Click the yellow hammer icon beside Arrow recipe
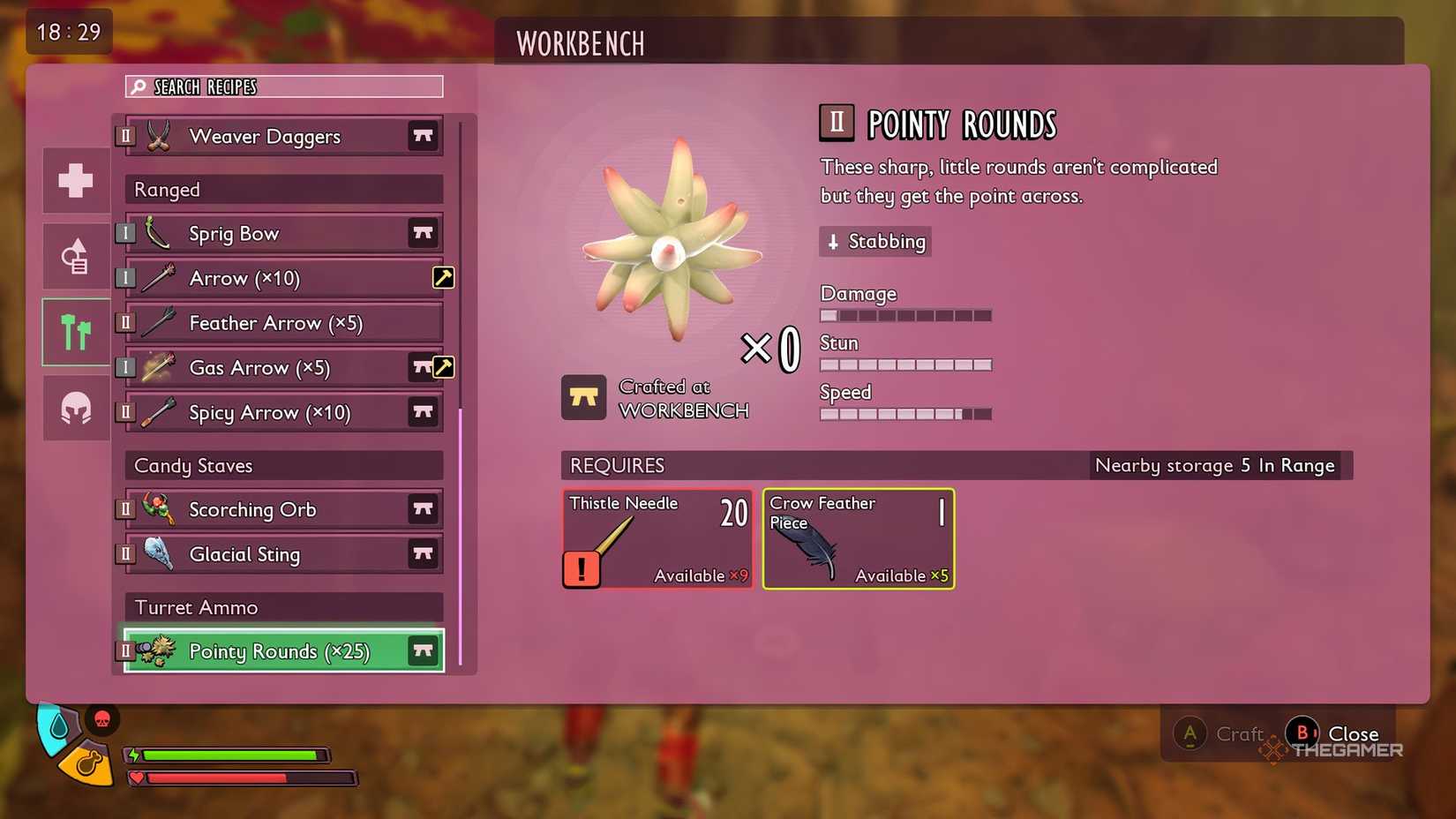Screen dimensions: 1456x819 (443, 277)
